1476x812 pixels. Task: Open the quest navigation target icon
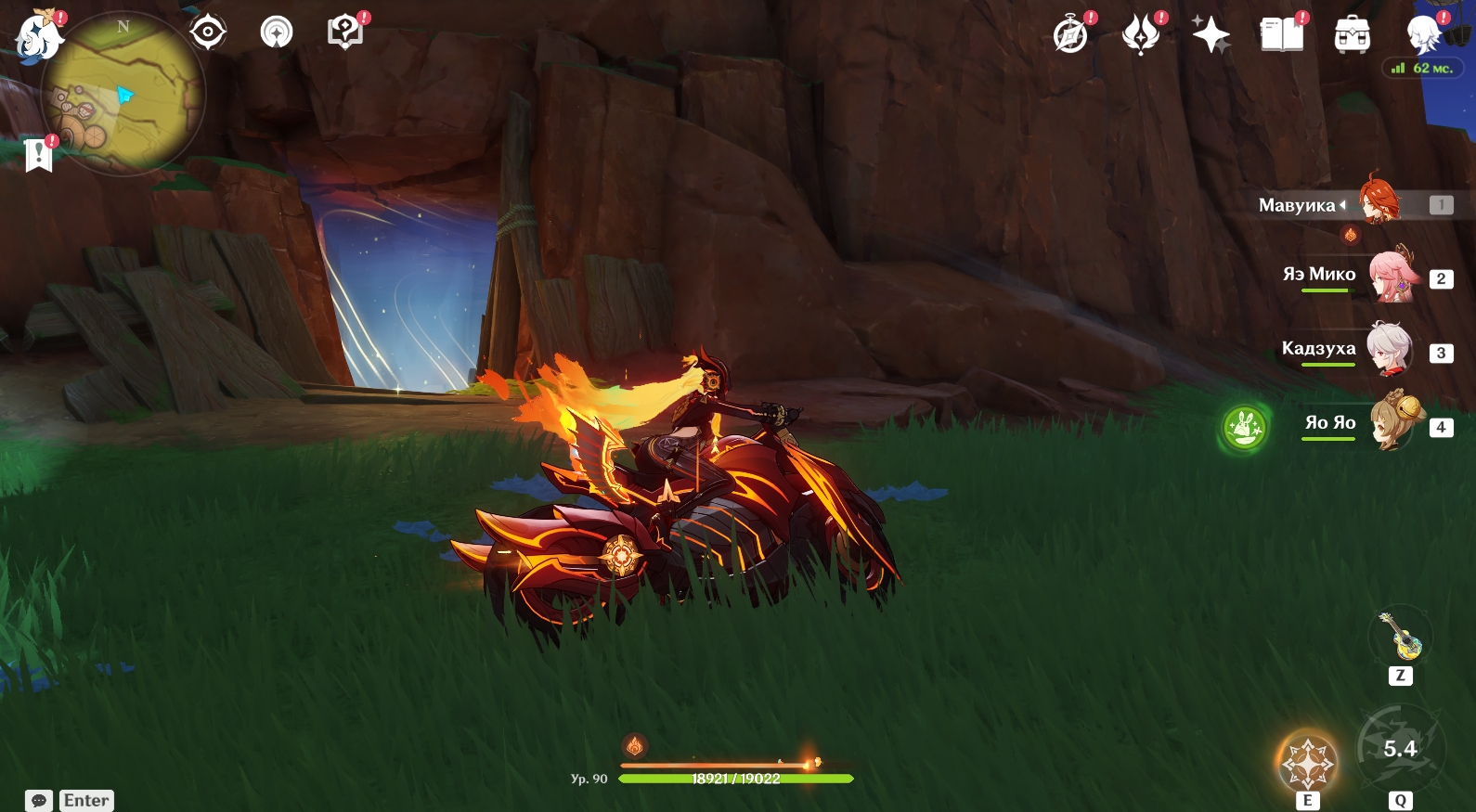point(207,32)
